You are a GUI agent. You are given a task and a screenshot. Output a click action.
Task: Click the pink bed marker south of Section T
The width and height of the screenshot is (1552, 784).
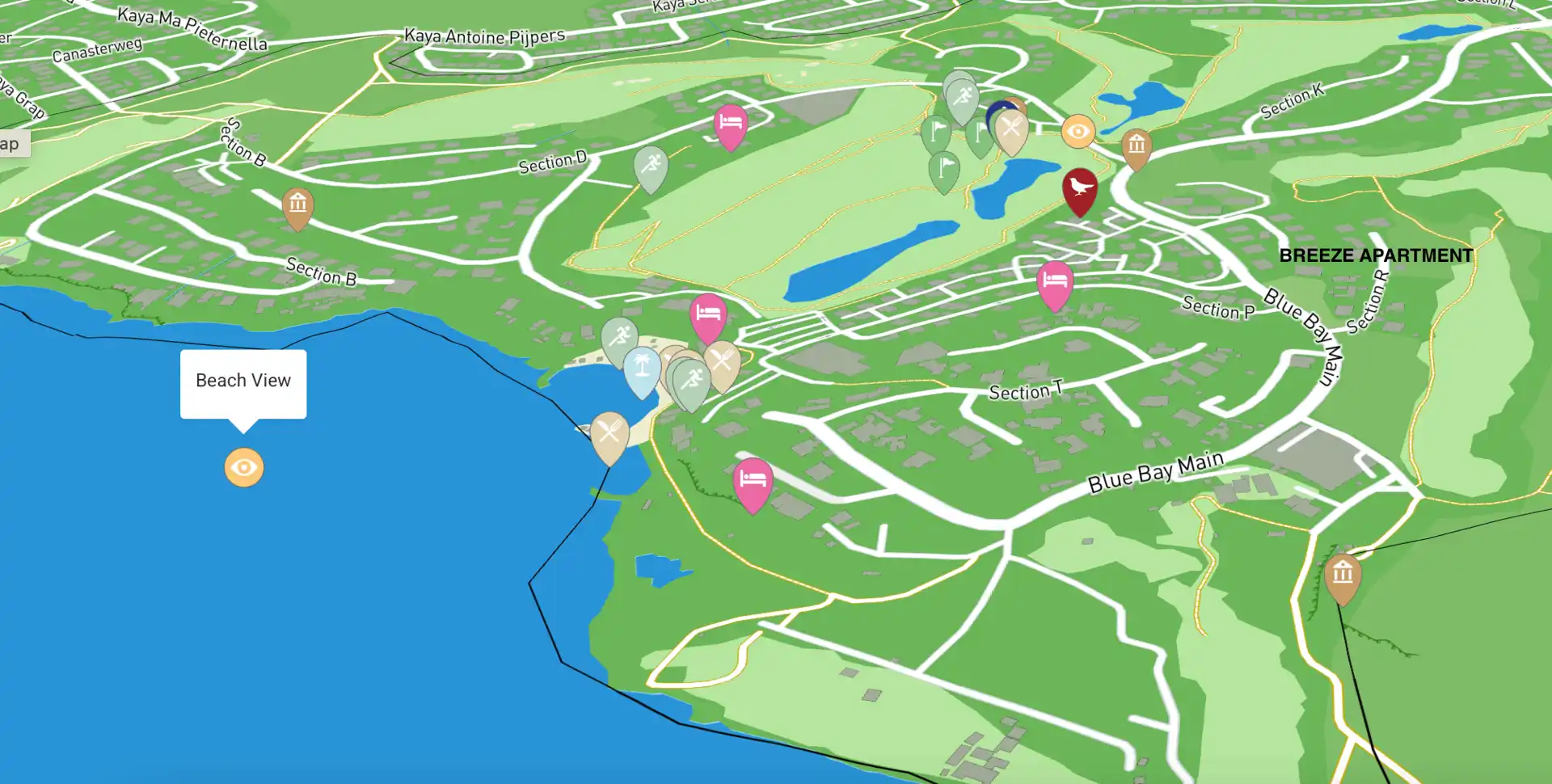pos(753,482)
